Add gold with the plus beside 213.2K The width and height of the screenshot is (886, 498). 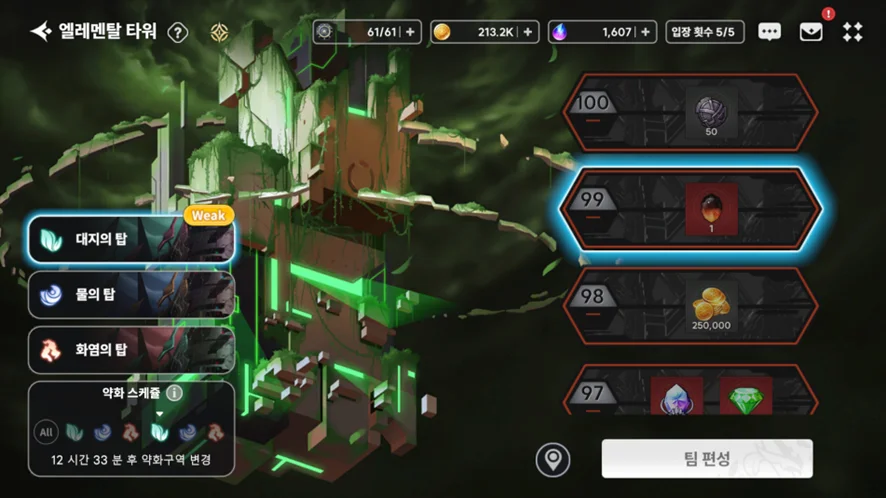point(529,32)
